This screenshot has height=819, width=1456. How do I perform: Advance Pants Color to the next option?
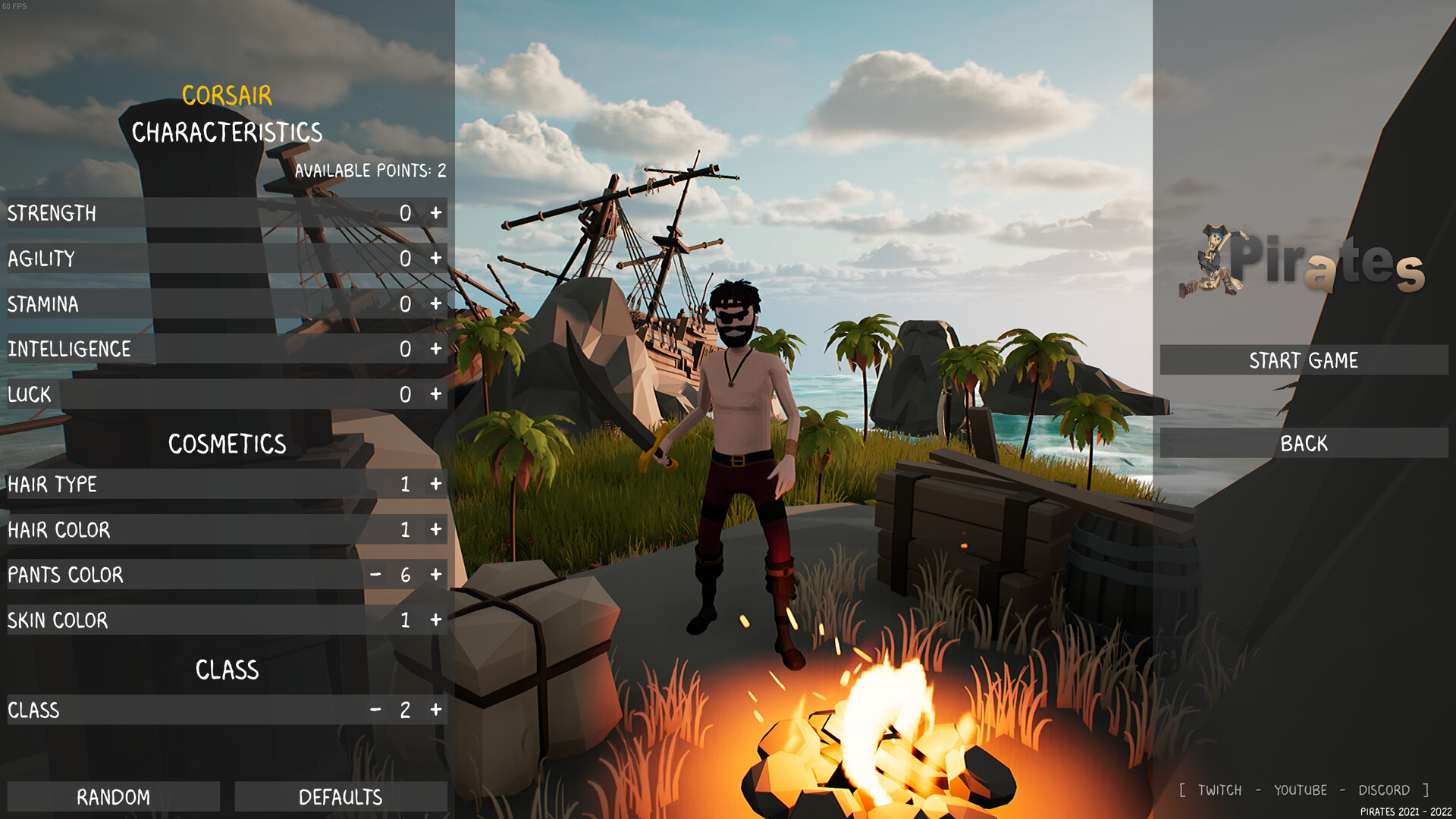436,576
